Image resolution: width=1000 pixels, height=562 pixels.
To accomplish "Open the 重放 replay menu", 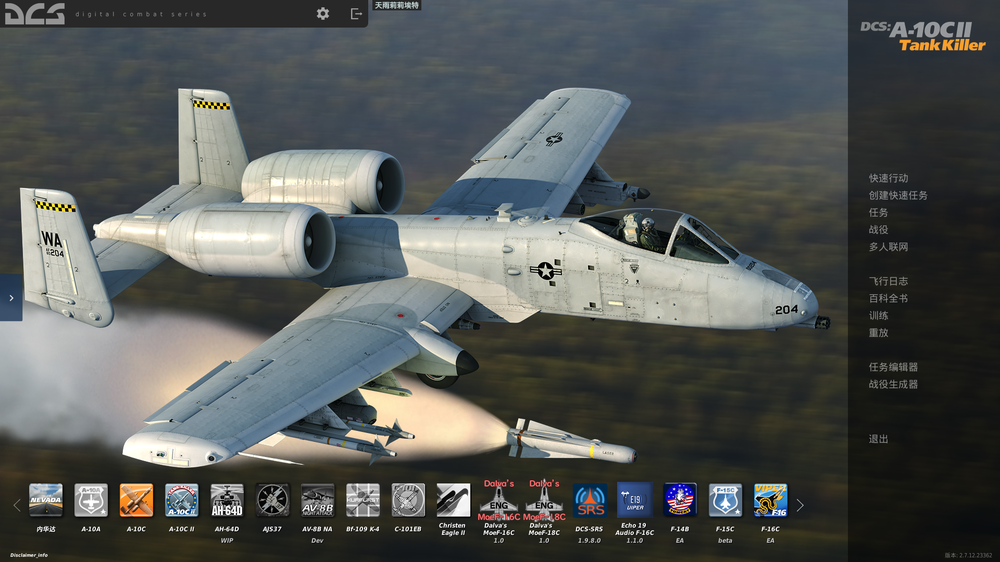I will click(878, 332).
